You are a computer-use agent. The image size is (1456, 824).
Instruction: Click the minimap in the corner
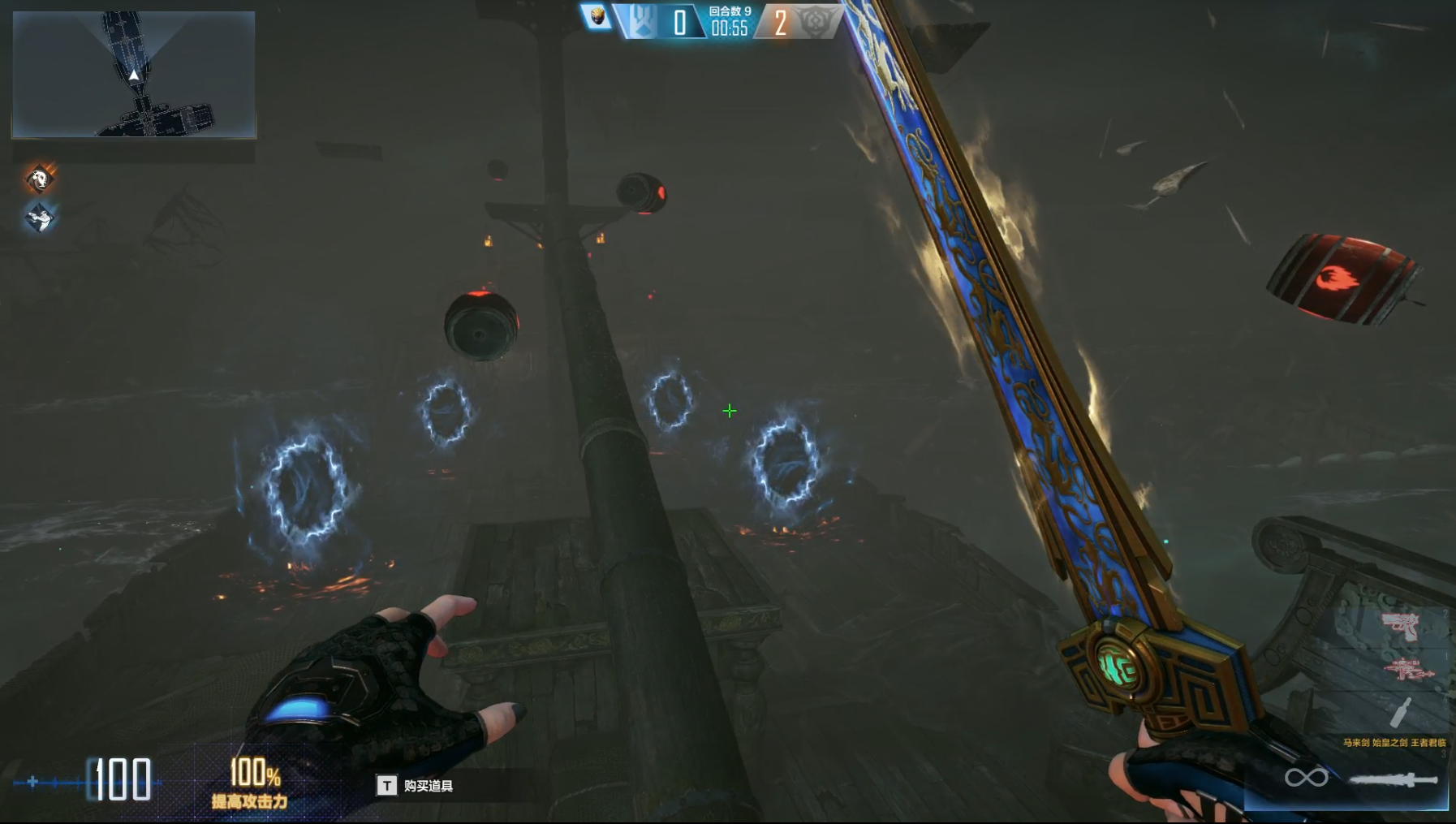[134, 74]
